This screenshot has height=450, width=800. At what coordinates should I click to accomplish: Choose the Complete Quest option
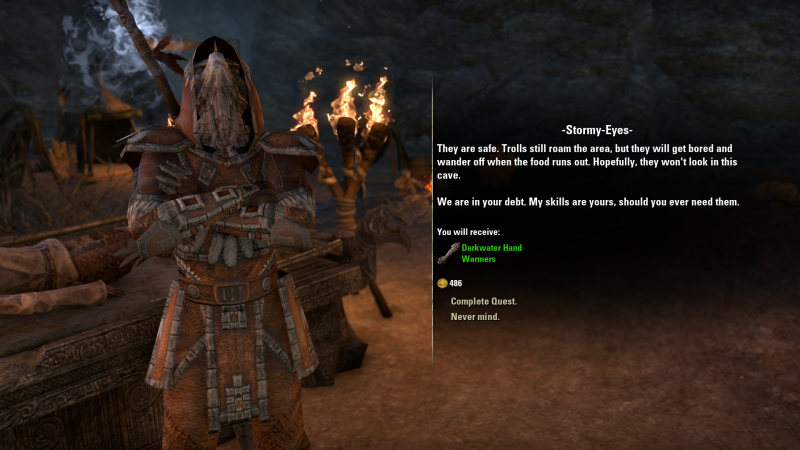pyautogui.click(x=483, y=301)
